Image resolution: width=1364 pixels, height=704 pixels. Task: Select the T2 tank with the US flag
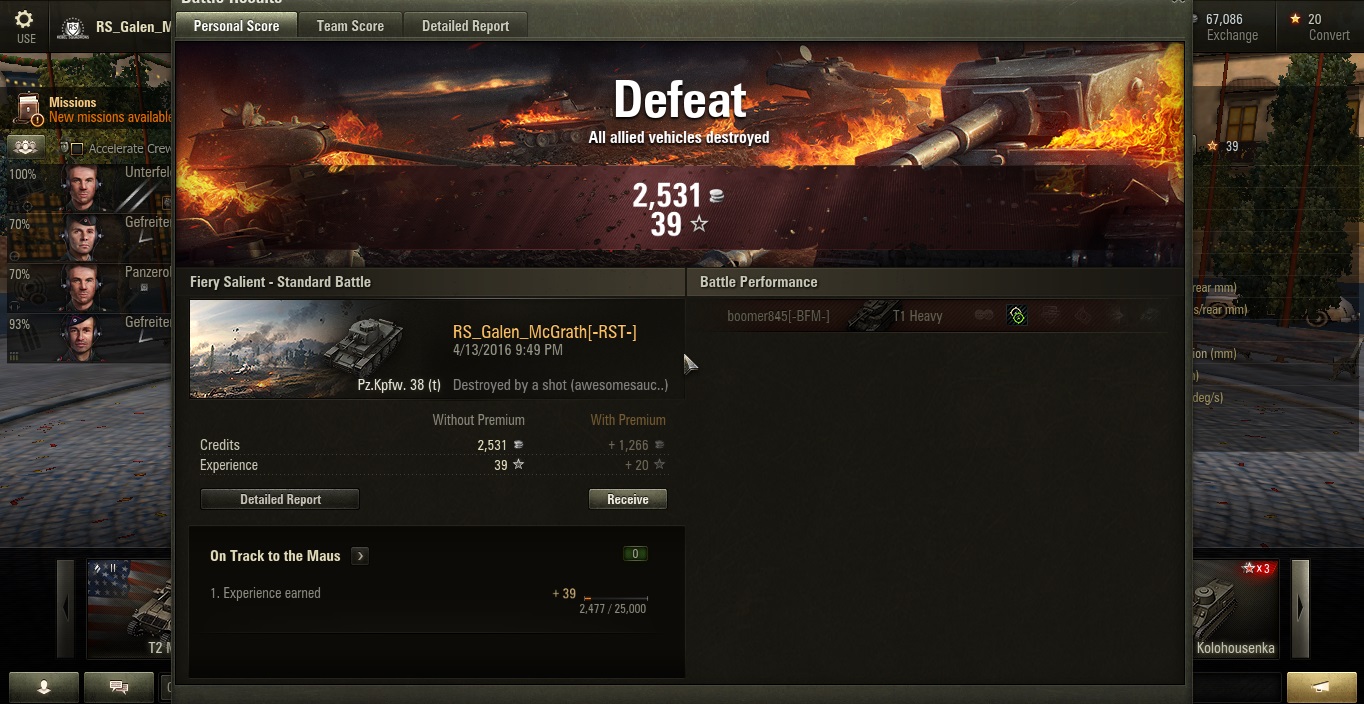(x=130, y=610)
